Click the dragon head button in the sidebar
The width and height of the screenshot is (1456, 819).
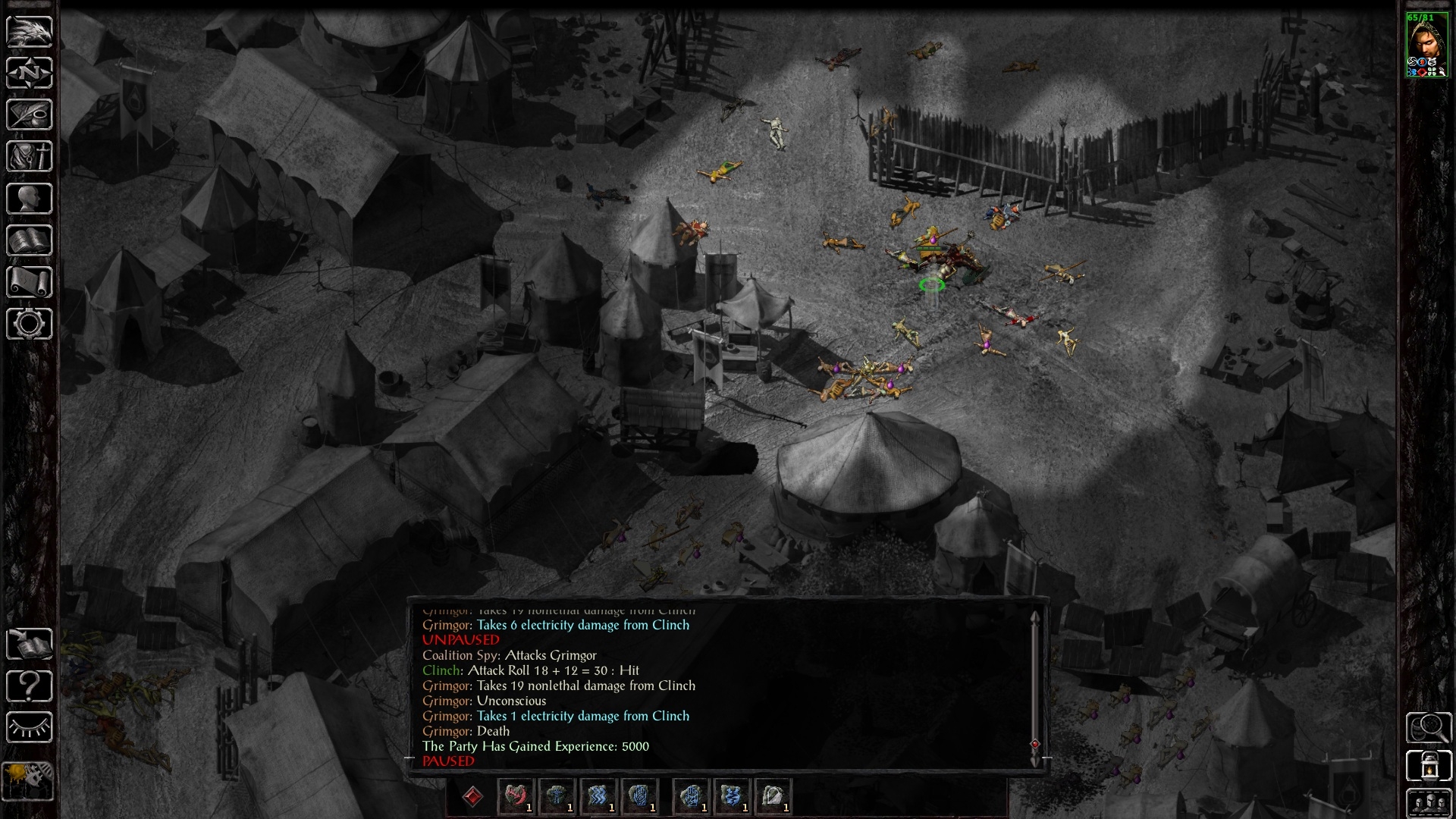point(30,32)
